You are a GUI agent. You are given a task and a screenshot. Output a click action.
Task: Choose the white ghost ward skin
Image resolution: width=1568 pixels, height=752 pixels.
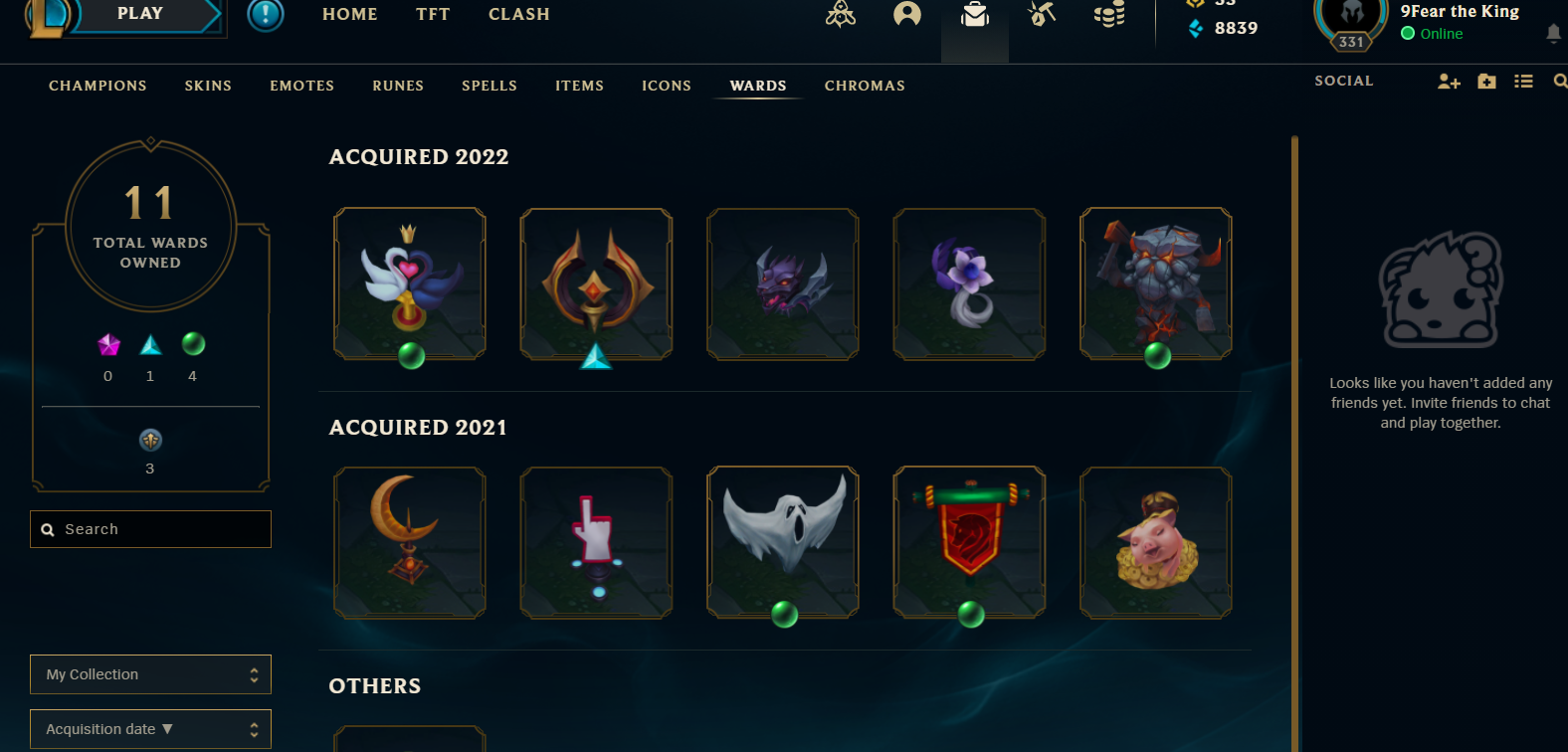coord(783,542)
